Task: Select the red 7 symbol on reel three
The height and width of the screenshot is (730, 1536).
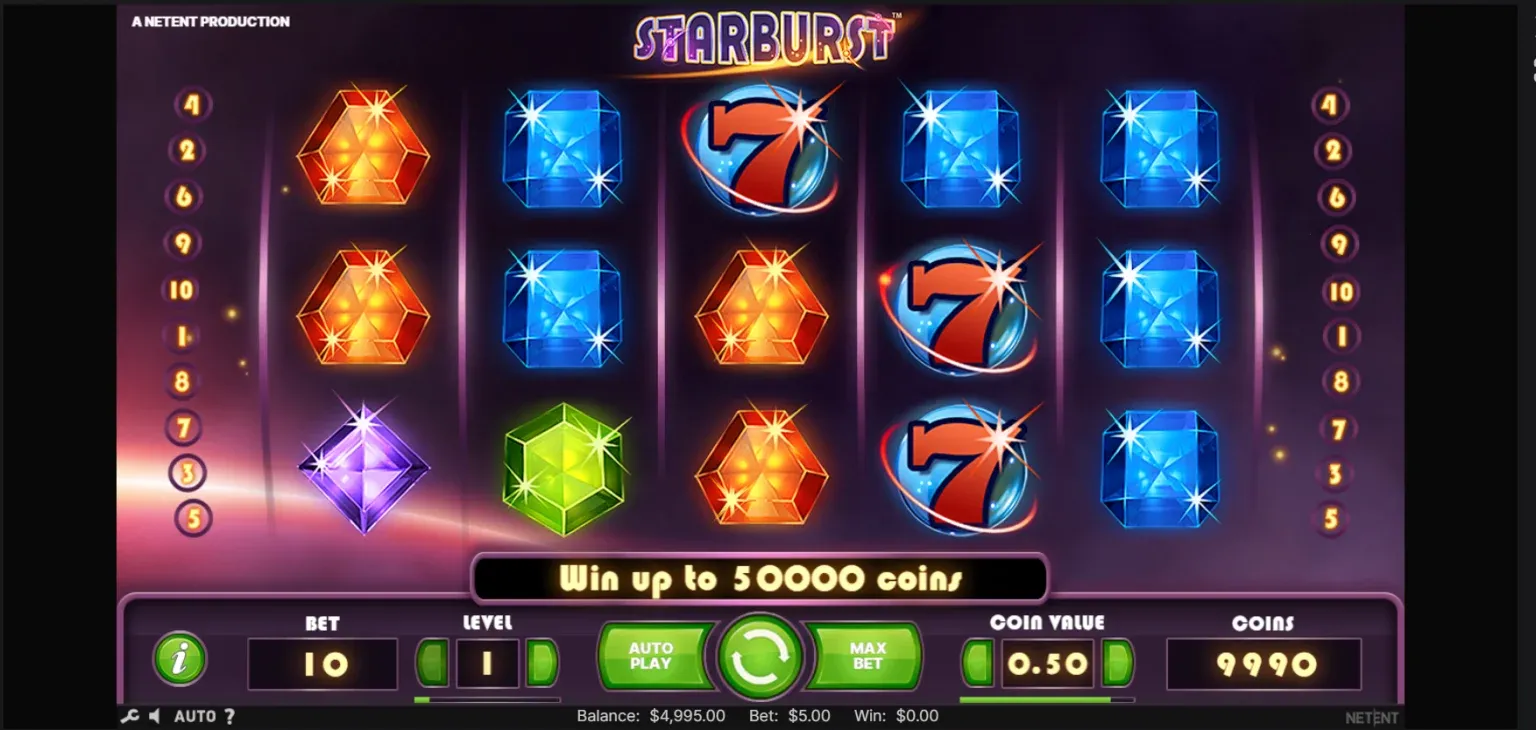Action: (763, 150)
